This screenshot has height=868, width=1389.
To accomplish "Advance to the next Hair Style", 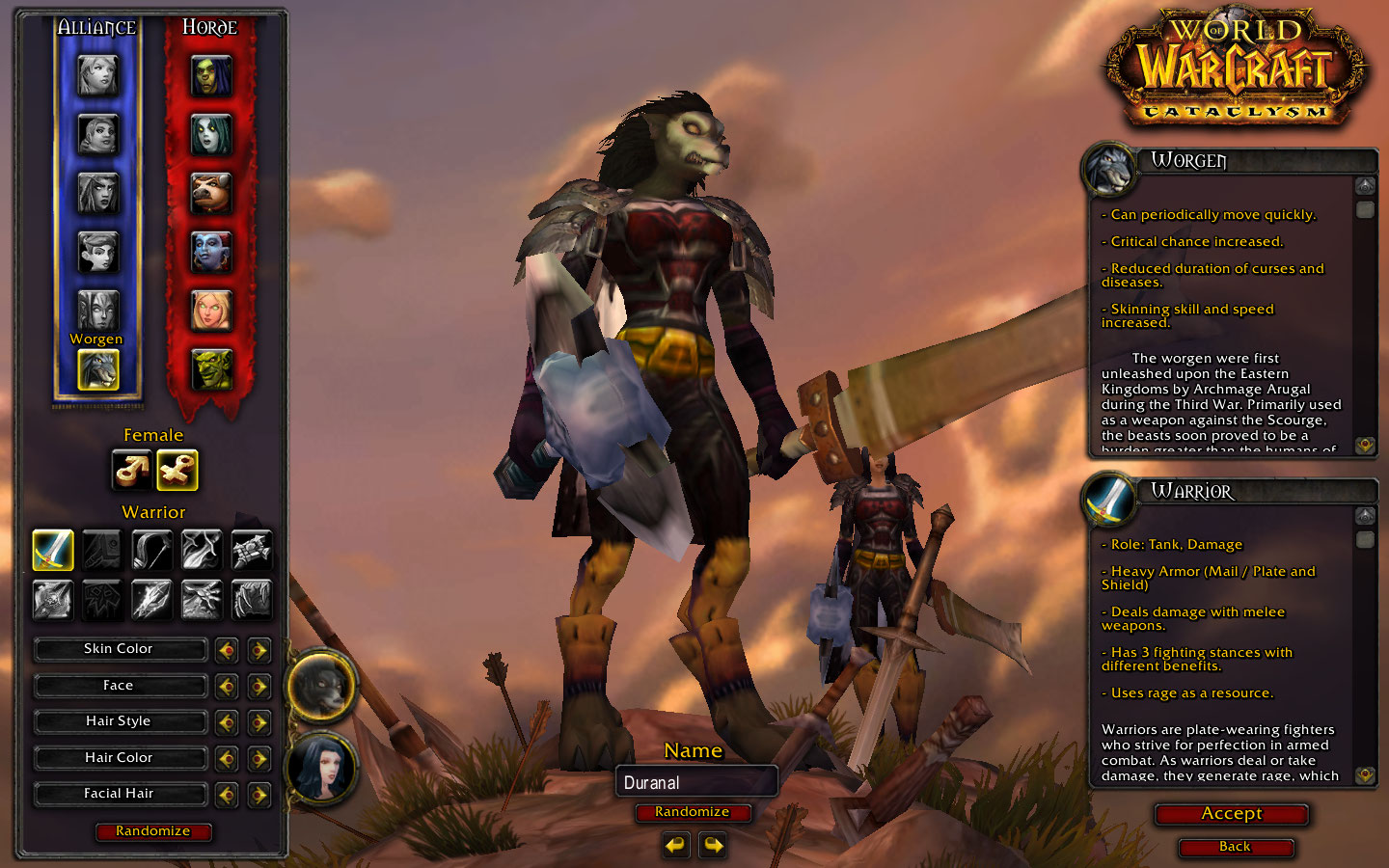I will tap(259, 722).
